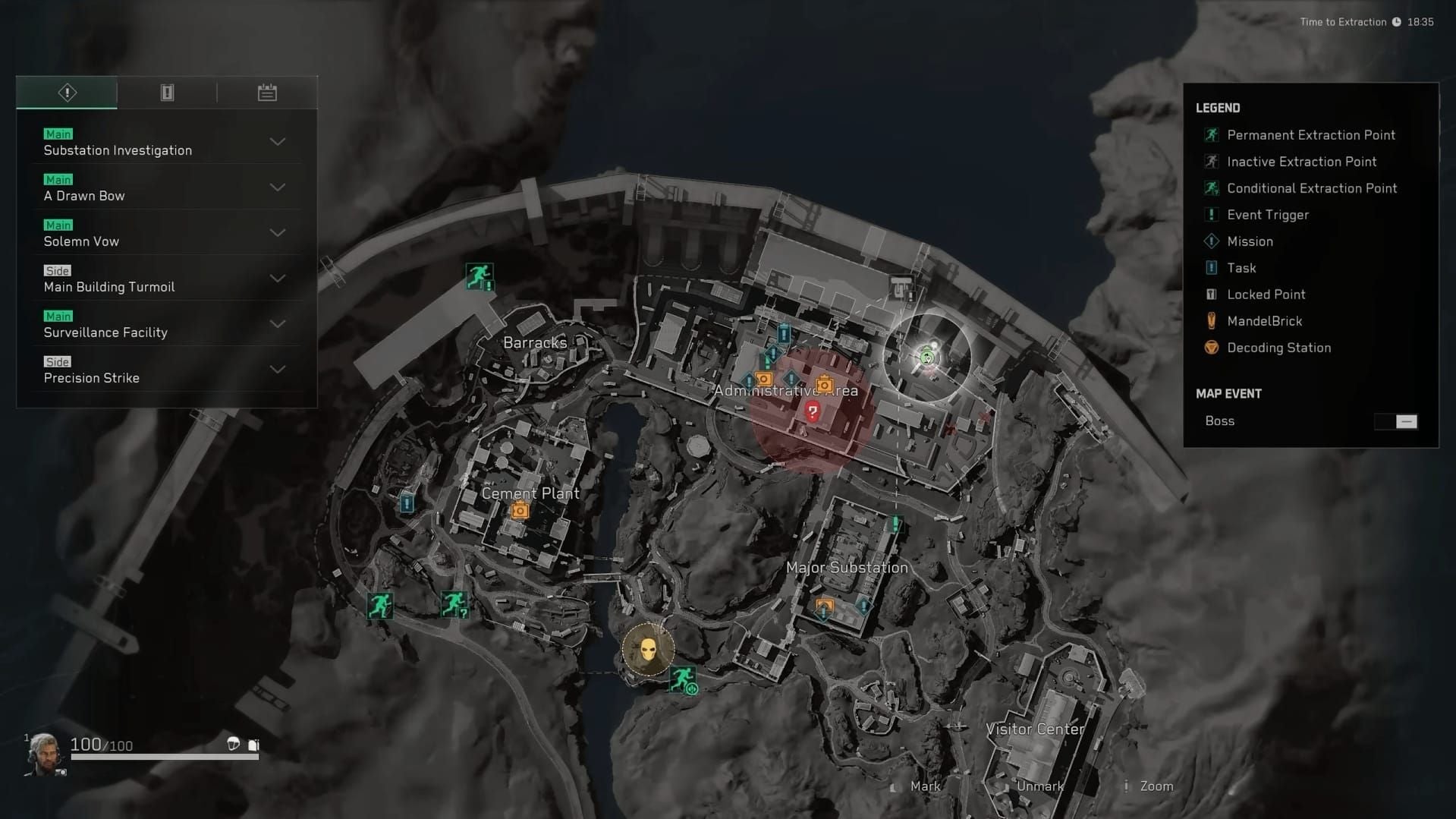
Task: Click the Mission diamond icon in the legend
Action: pos(1212,241)
